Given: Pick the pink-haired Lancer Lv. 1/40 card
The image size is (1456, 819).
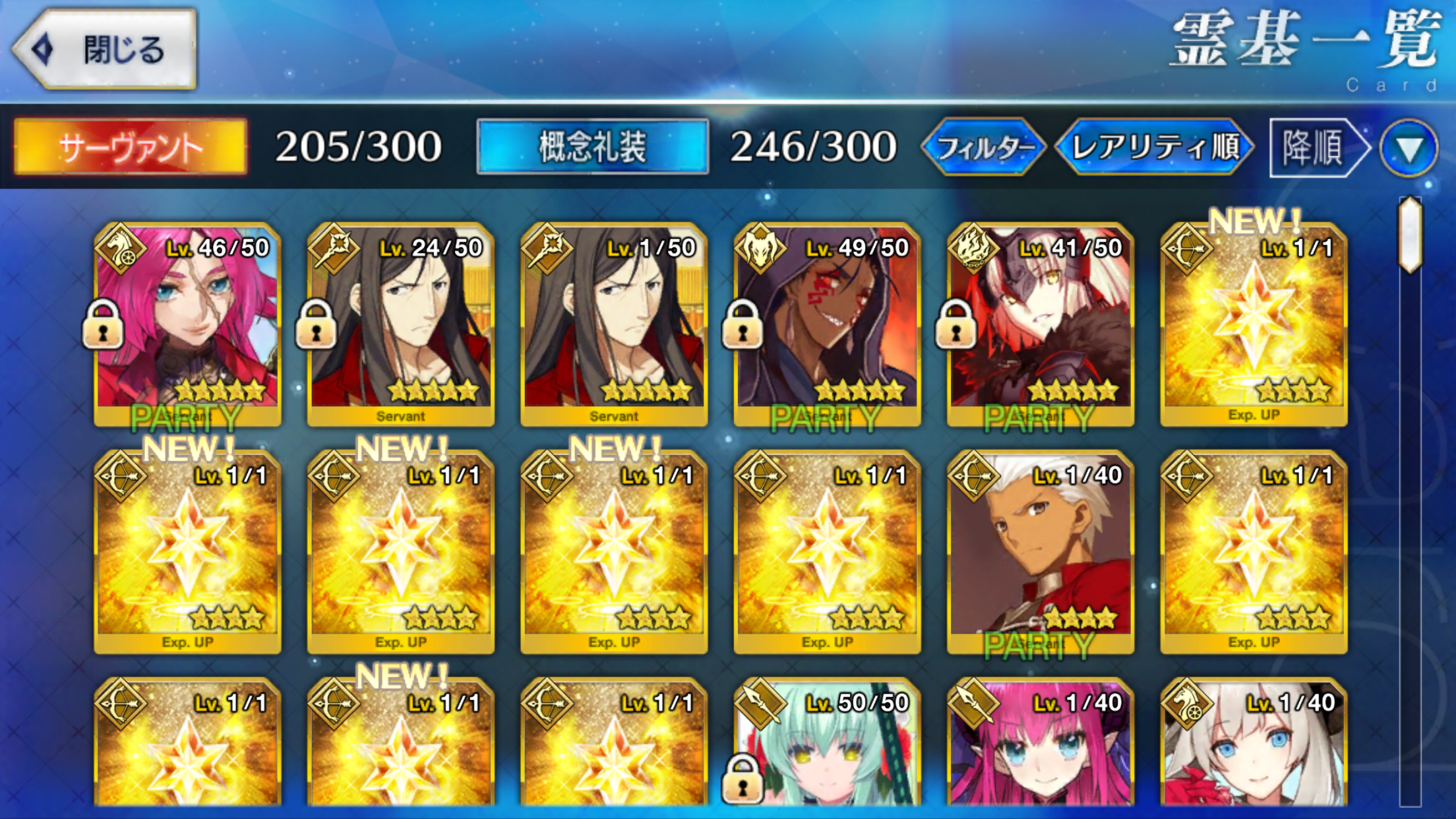Looking at the screenshot, I should pos(1040,745).
